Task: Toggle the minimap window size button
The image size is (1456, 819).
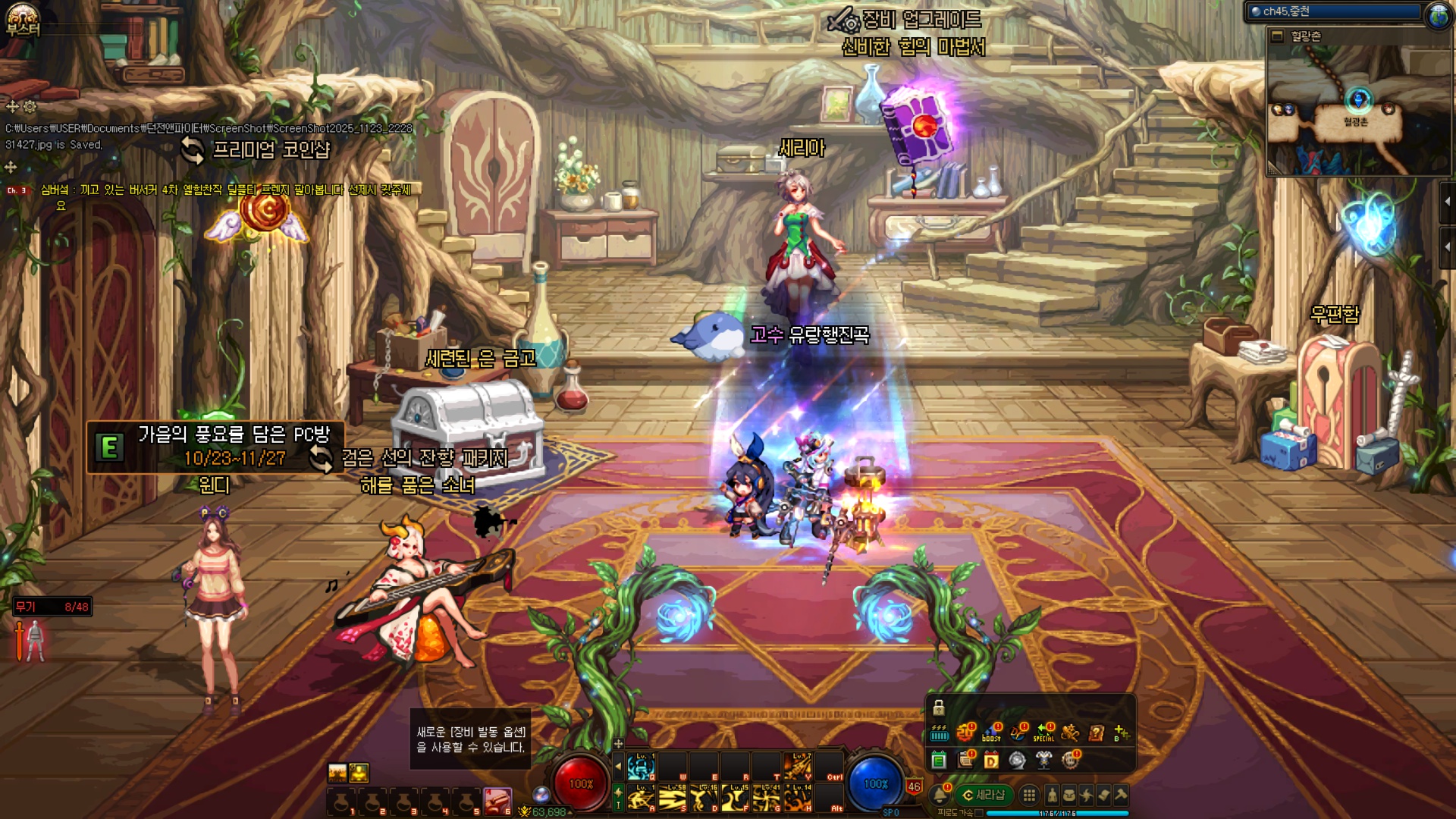Action: [x=1278, y=36]
